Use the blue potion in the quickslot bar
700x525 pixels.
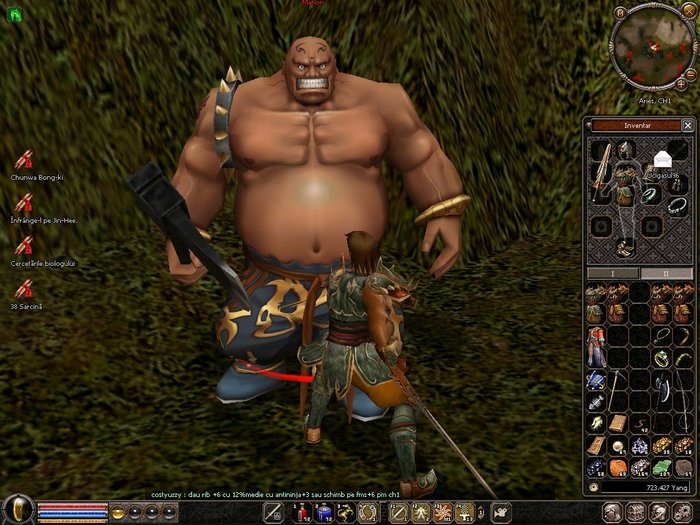pyautogui.click(x=324, y=513)
